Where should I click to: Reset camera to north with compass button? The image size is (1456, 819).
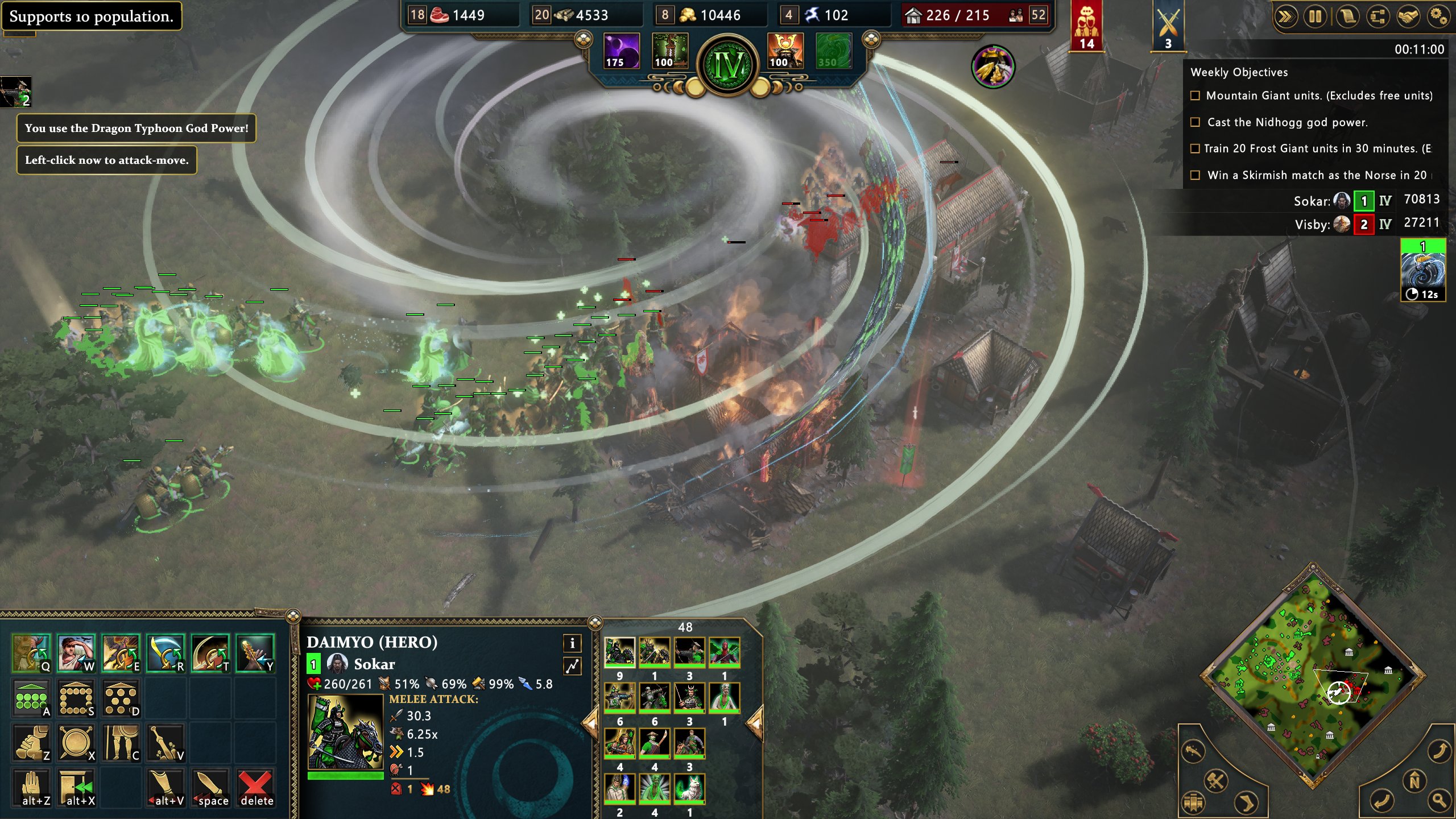click(1414, 781)
